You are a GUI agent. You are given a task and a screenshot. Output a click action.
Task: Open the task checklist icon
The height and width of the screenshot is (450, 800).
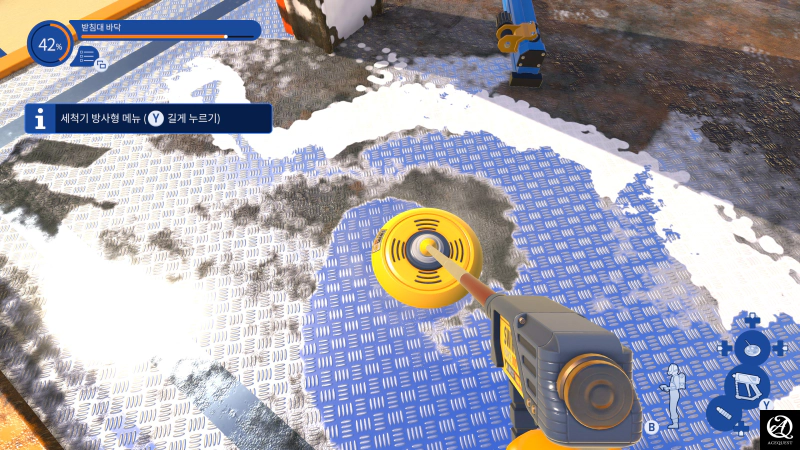(88, 57)
